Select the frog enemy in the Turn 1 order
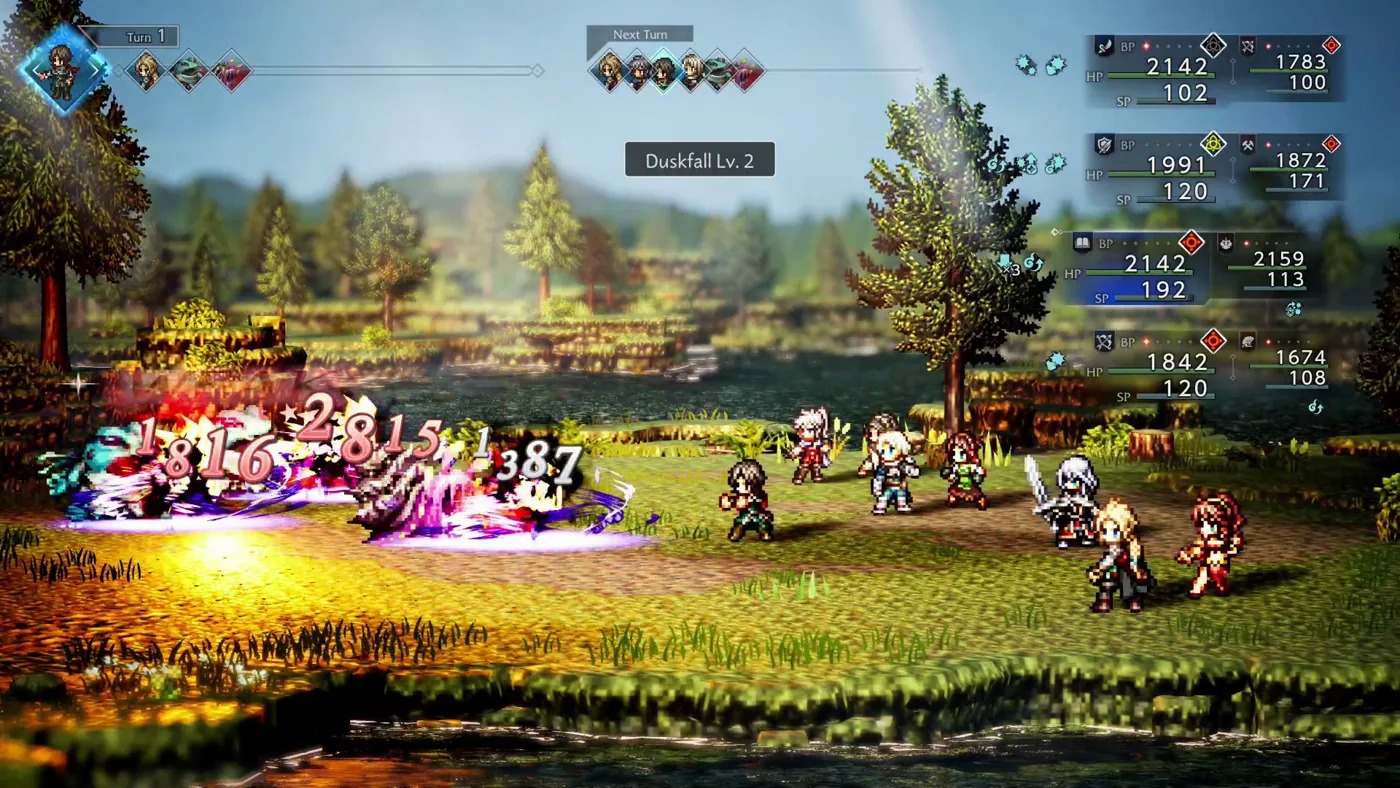The width and height of the screenshot is (1400, 788). [188, 71]
